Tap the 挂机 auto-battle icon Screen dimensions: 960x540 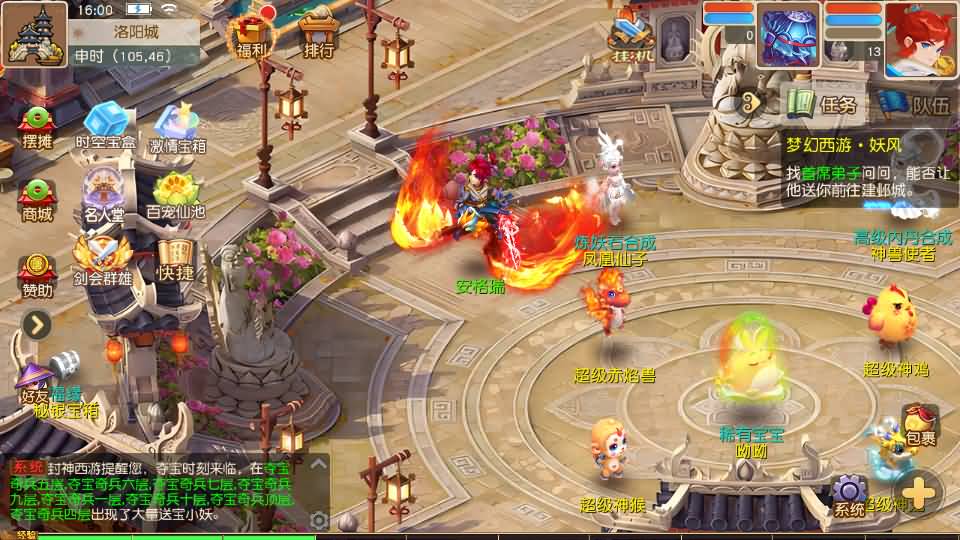[x=631, y=36]
